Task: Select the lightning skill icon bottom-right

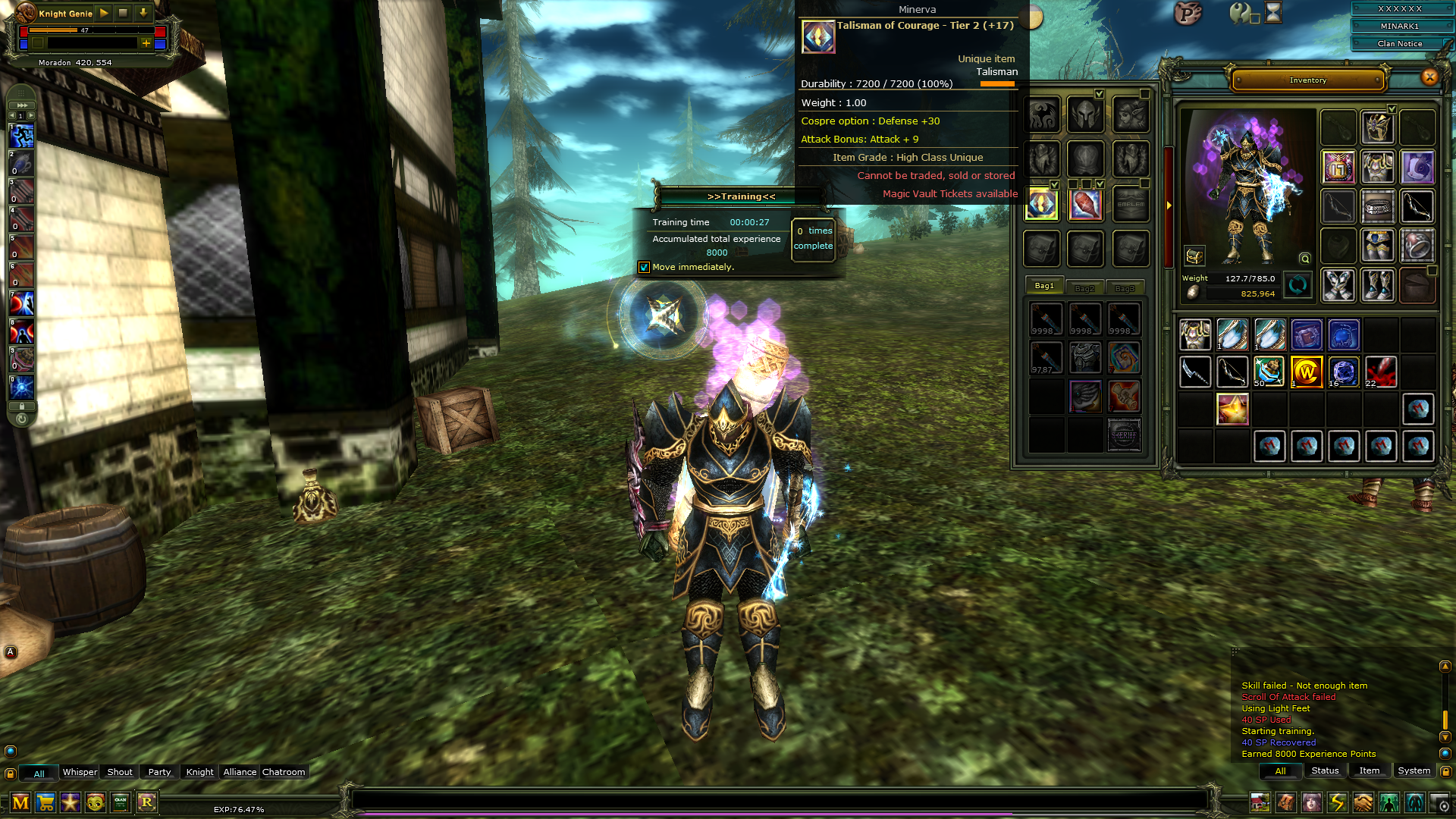Action: pos(1337,803)
